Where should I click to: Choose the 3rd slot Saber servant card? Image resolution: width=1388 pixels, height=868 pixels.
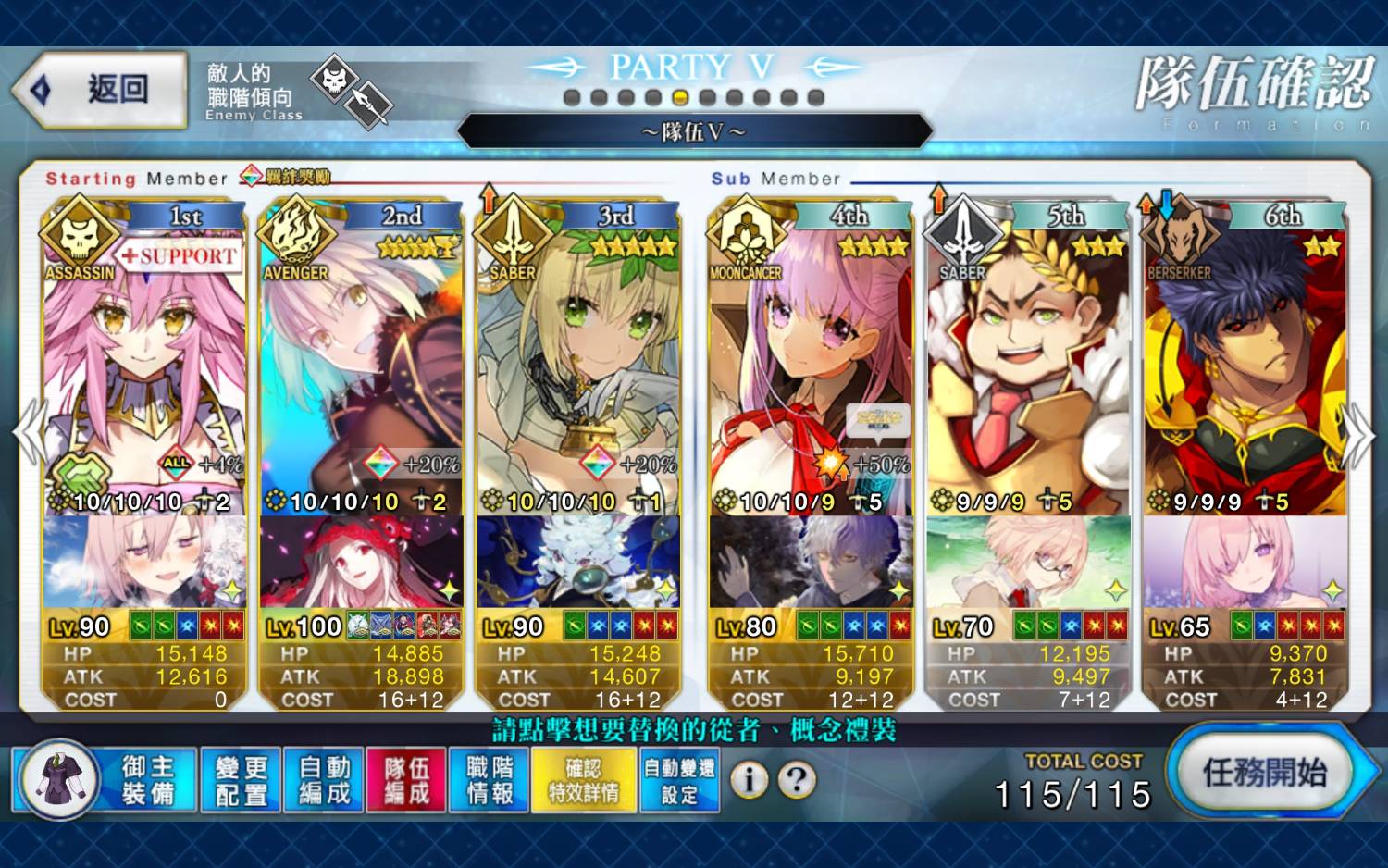(578, 370)
